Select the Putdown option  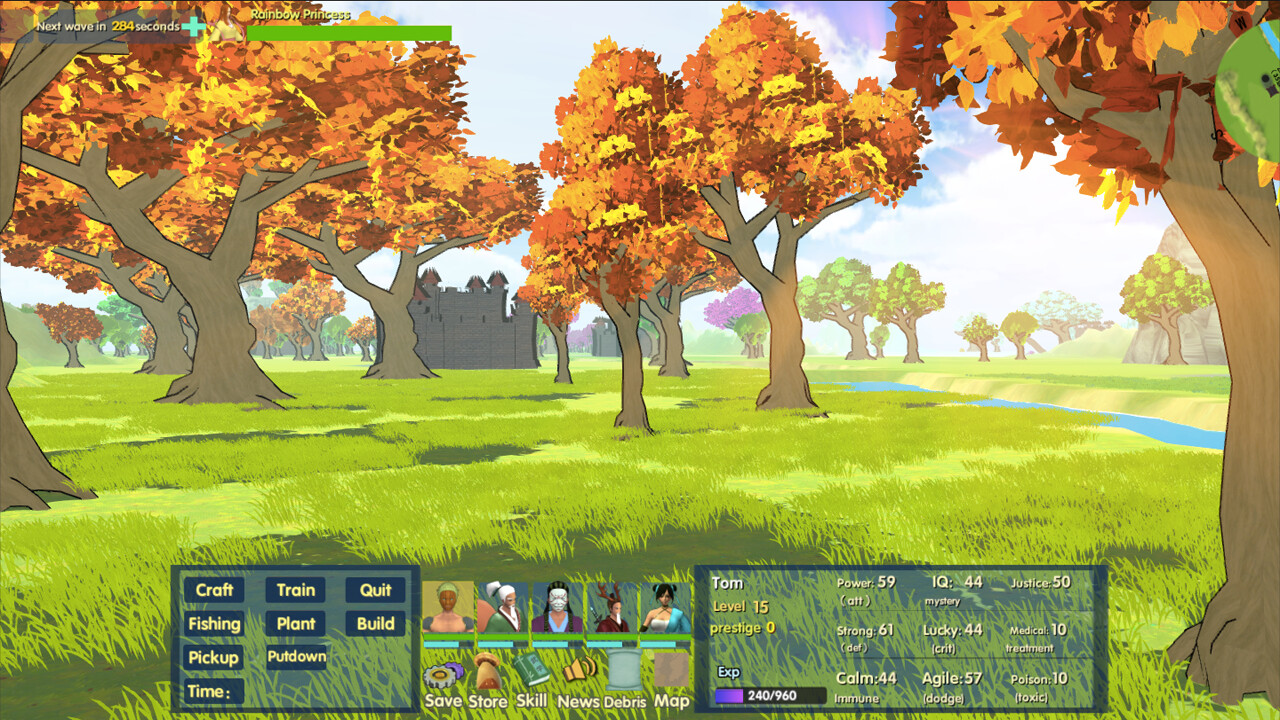[295, 657]
